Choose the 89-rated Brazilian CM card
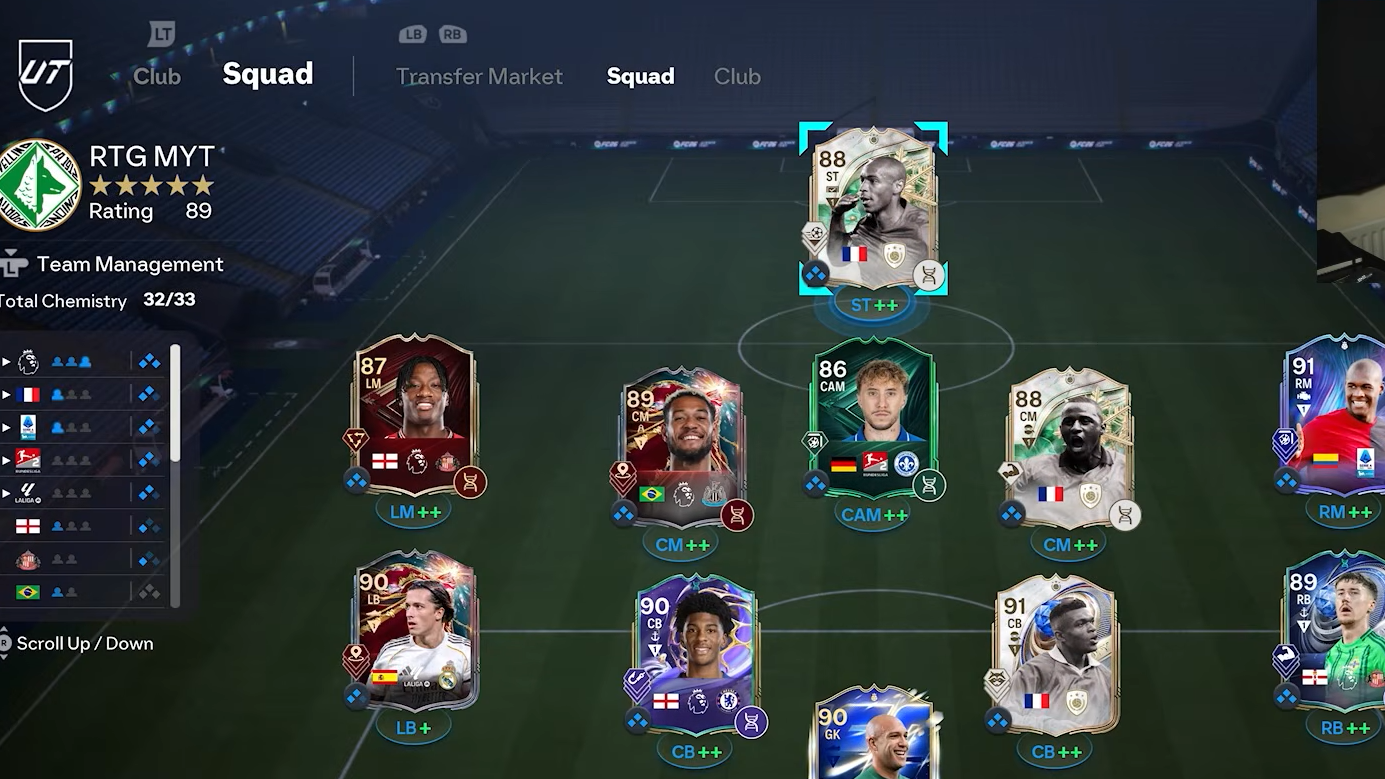 coord(682,447)
